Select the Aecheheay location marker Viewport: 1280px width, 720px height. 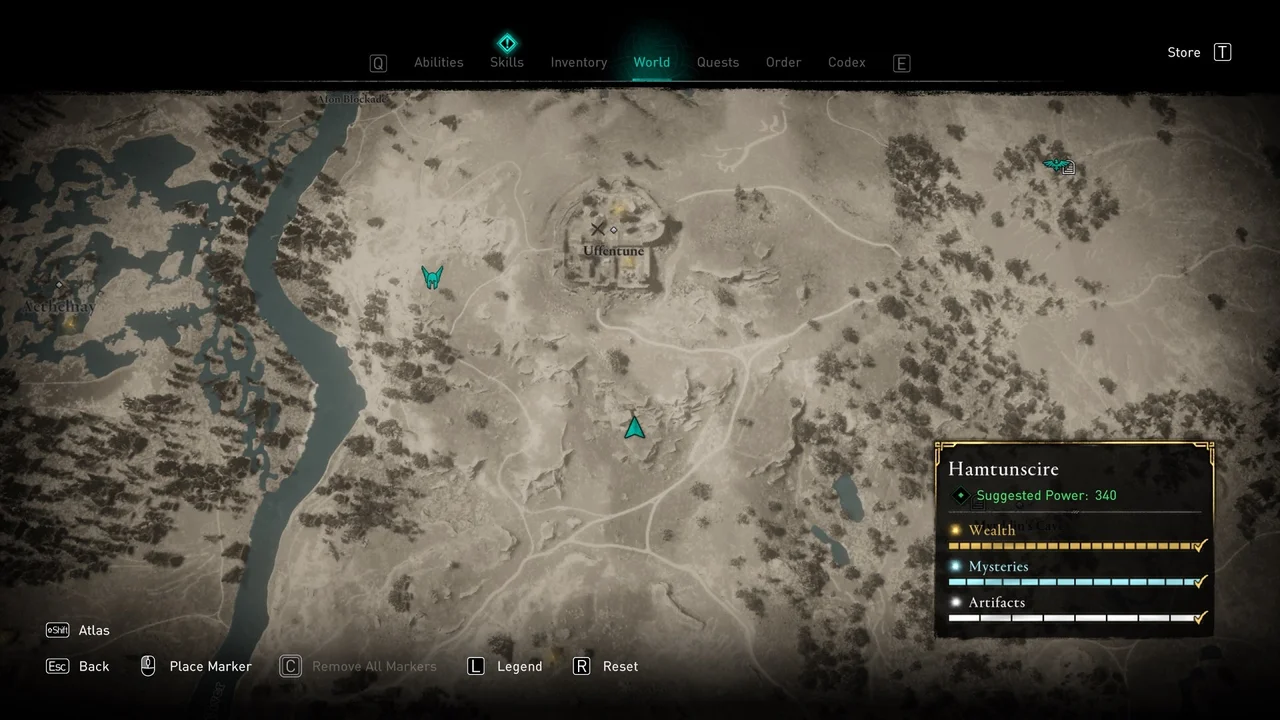60,307
